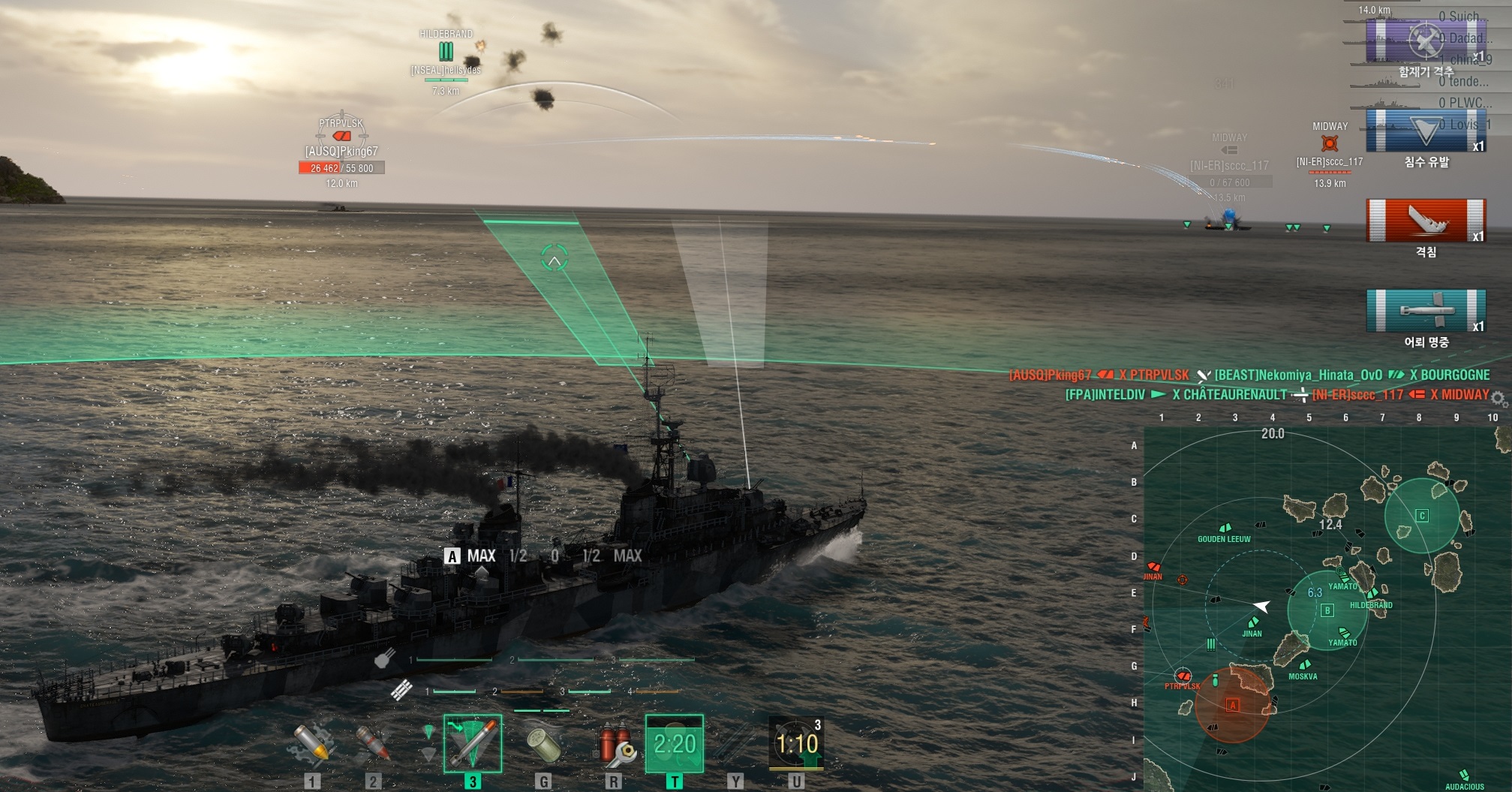Select the torpedo launcher weapon slot
Viewport: 1512px width, 792px height.
473,743
